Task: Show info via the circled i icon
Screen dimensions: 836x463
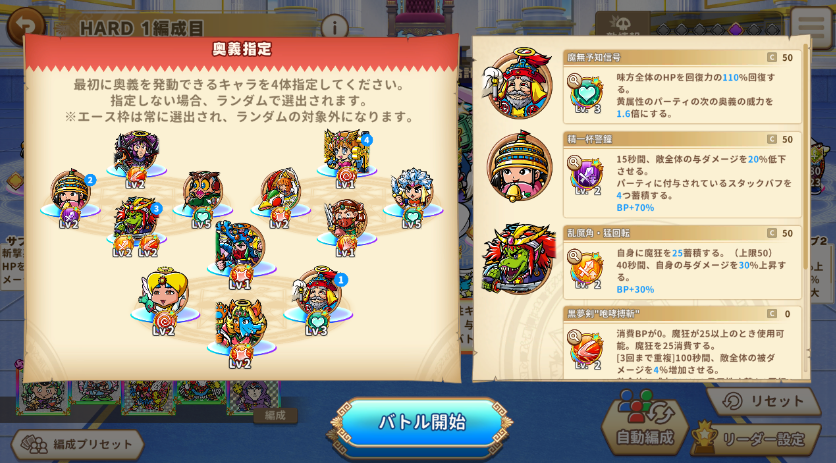Action: pos(334,27)
